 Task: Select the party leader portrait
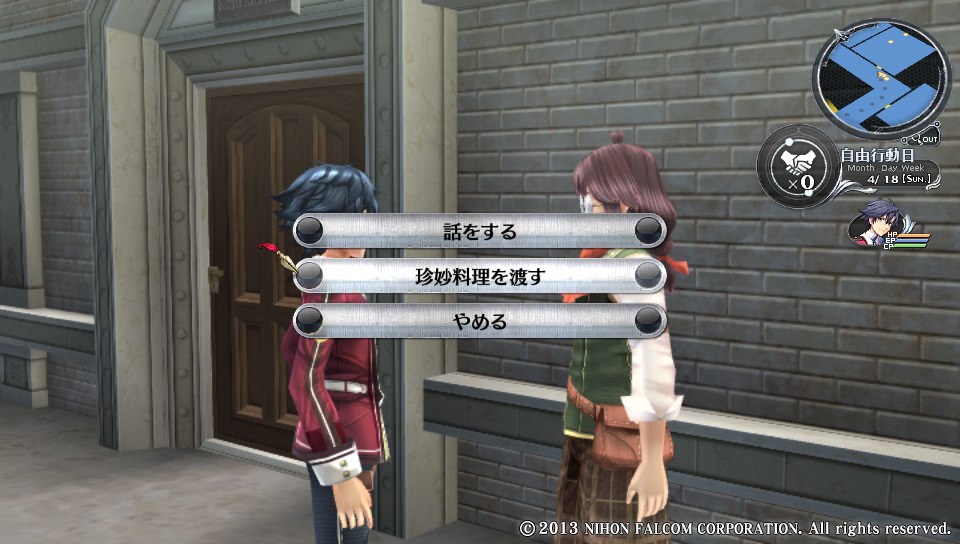(x=873, y=223)
